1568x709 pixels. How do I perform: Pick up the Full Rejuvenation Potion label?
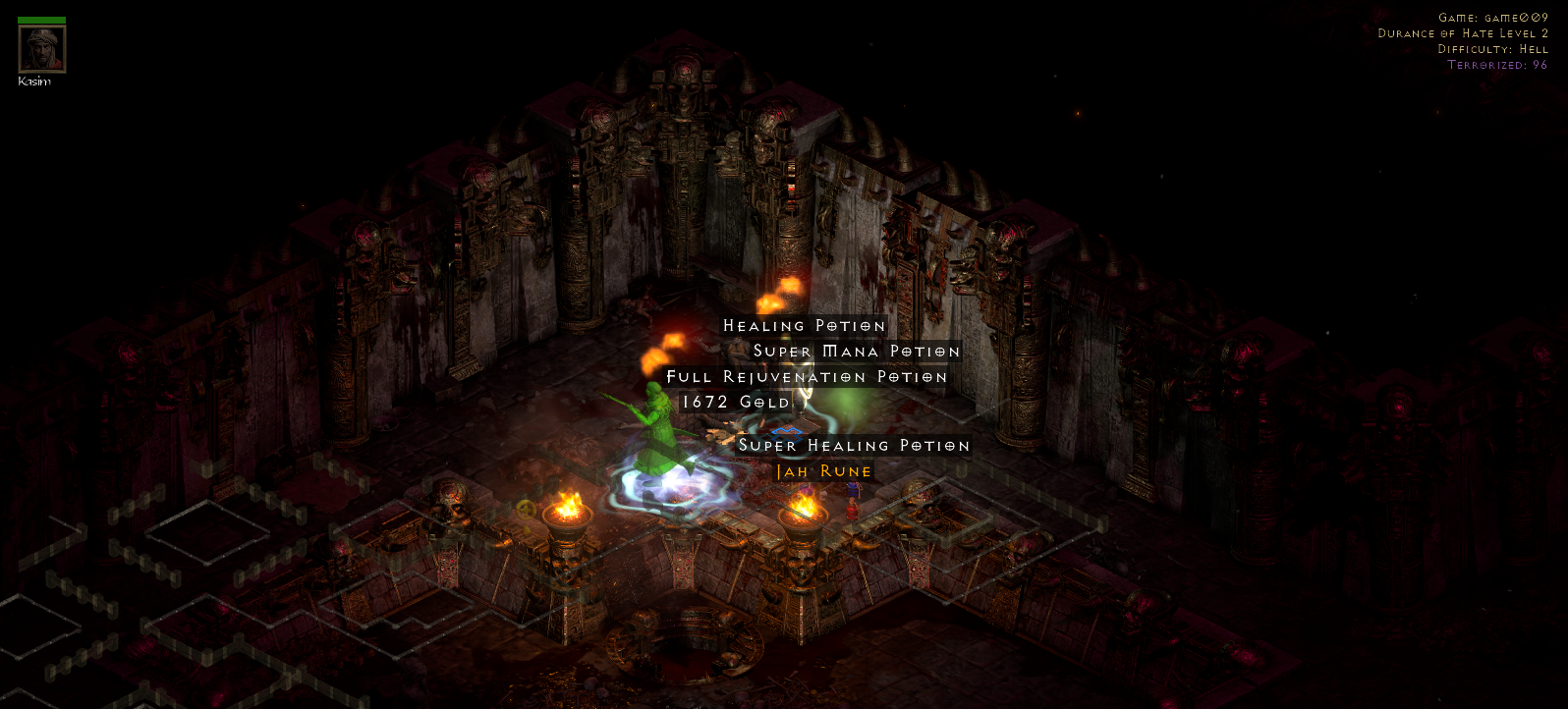tap(807, 377)
